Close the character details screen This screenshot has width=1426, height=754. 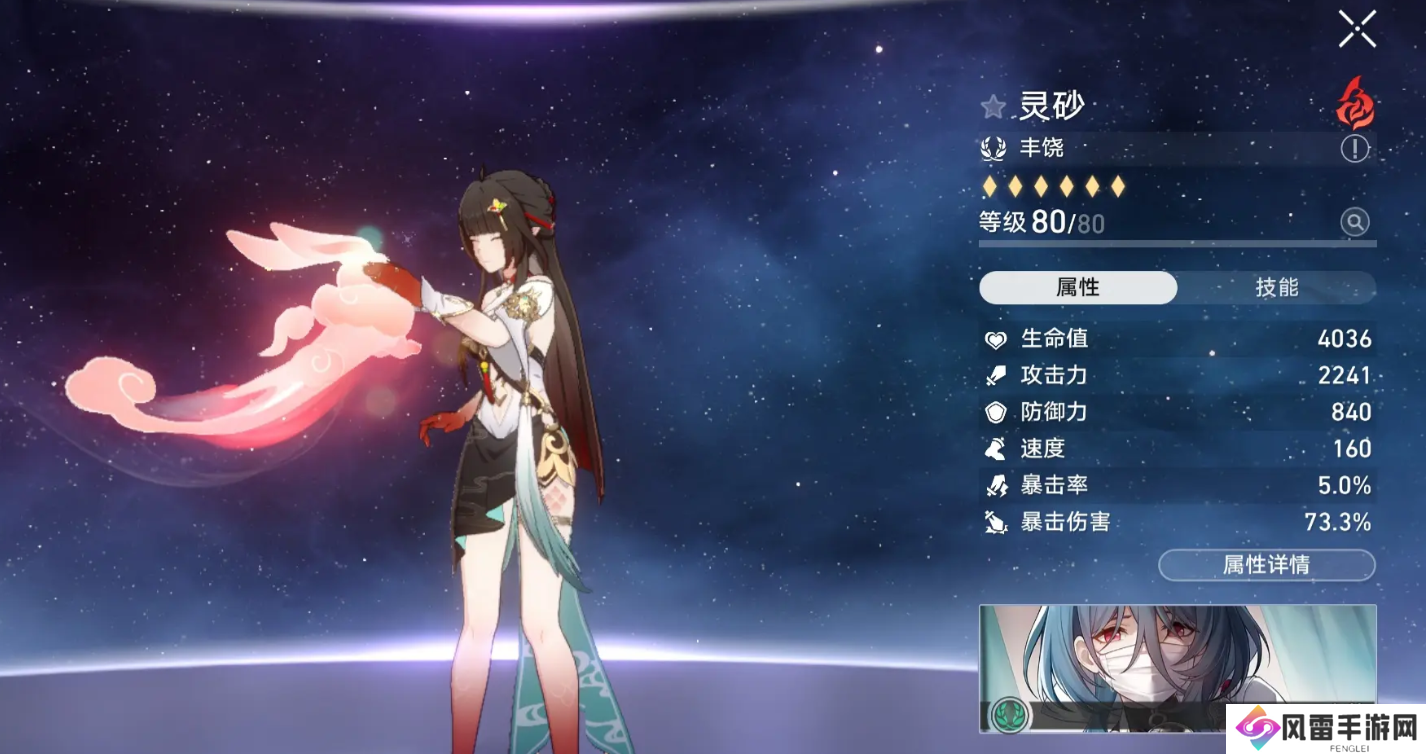1357,29
